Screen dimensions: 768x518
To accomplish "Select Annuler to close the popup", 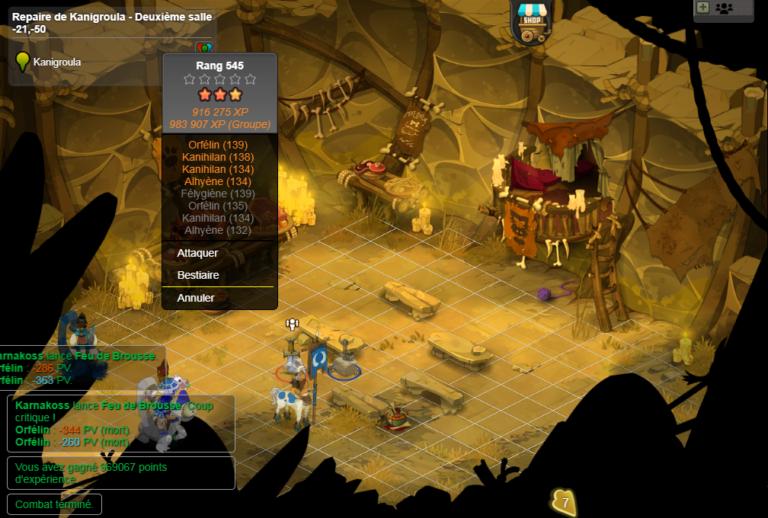I will pyautogui.click(x=196, y=298).
